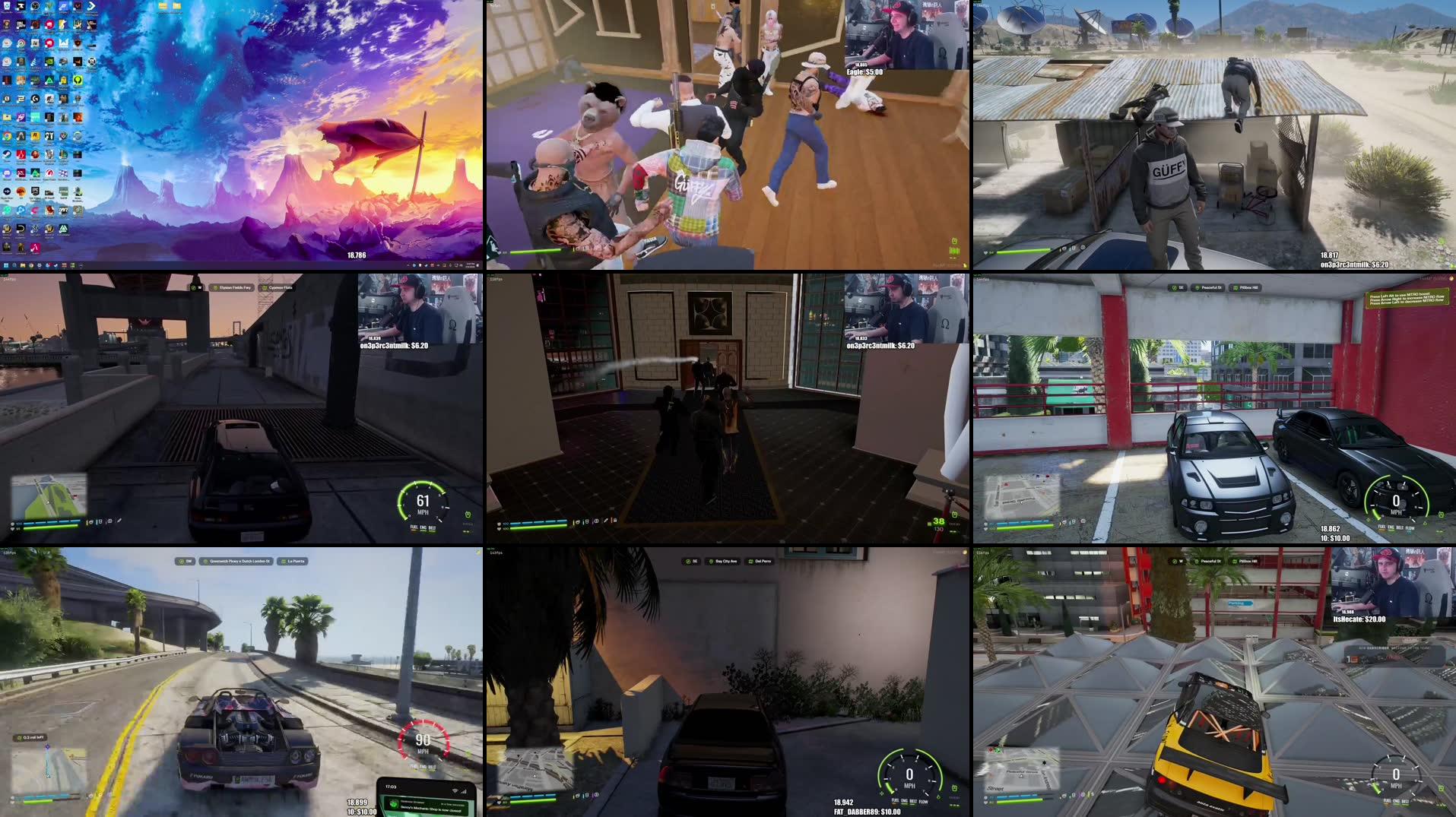Select the Del Perro district label

tap(763, 561)
